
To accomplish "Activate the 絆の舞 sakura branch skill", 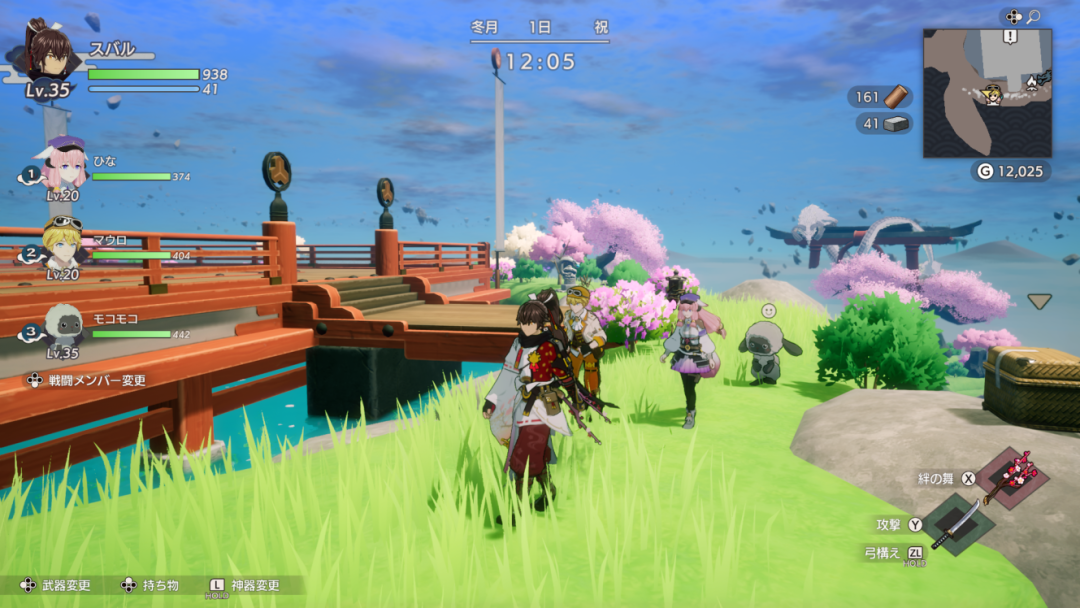I will coord(1012,478).
